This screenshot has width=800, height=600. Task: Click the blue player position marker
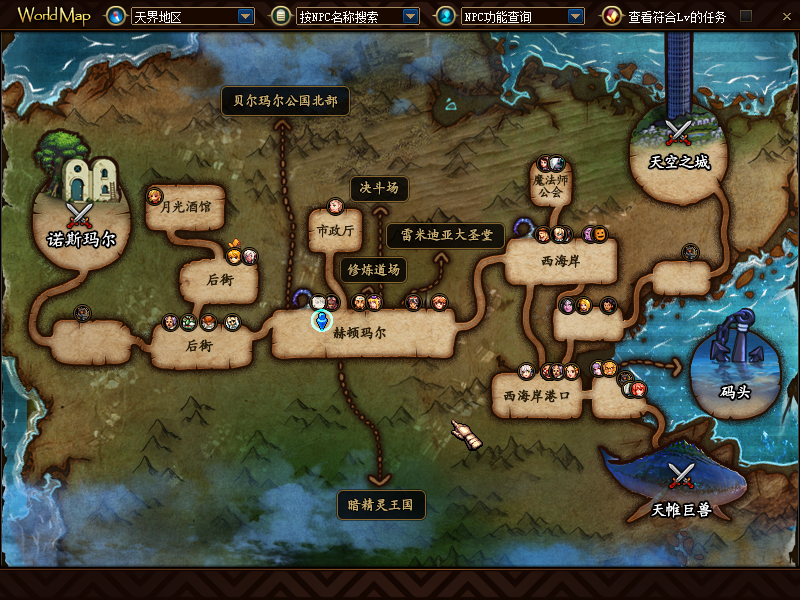click(321, 321)
